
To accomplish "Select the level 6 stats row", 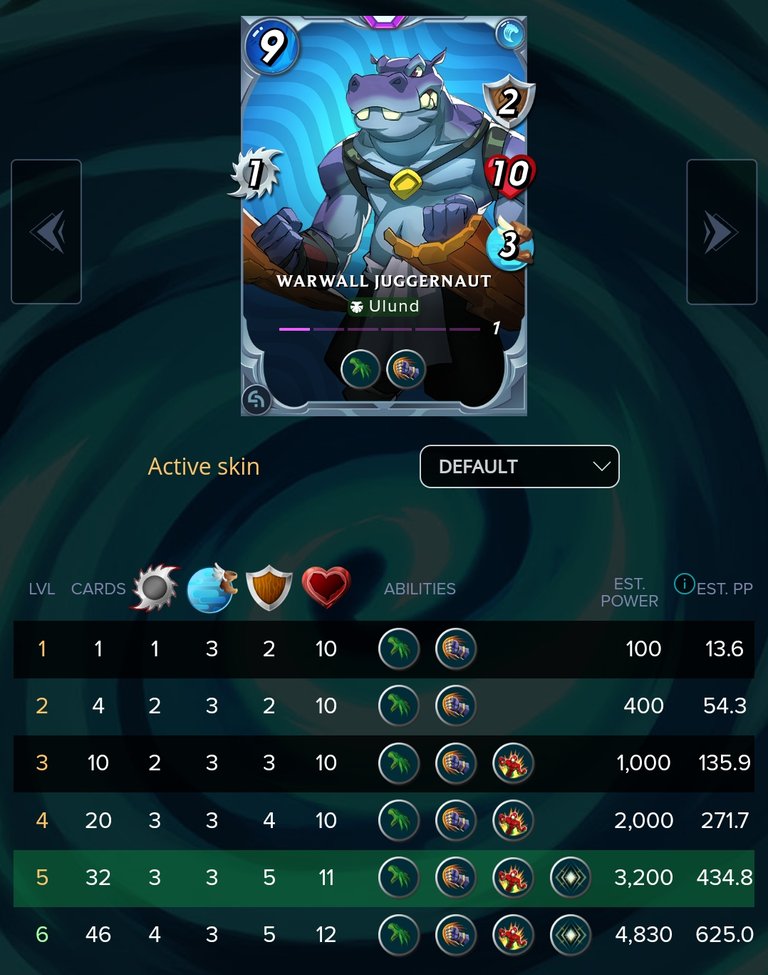I will point(384,935).
